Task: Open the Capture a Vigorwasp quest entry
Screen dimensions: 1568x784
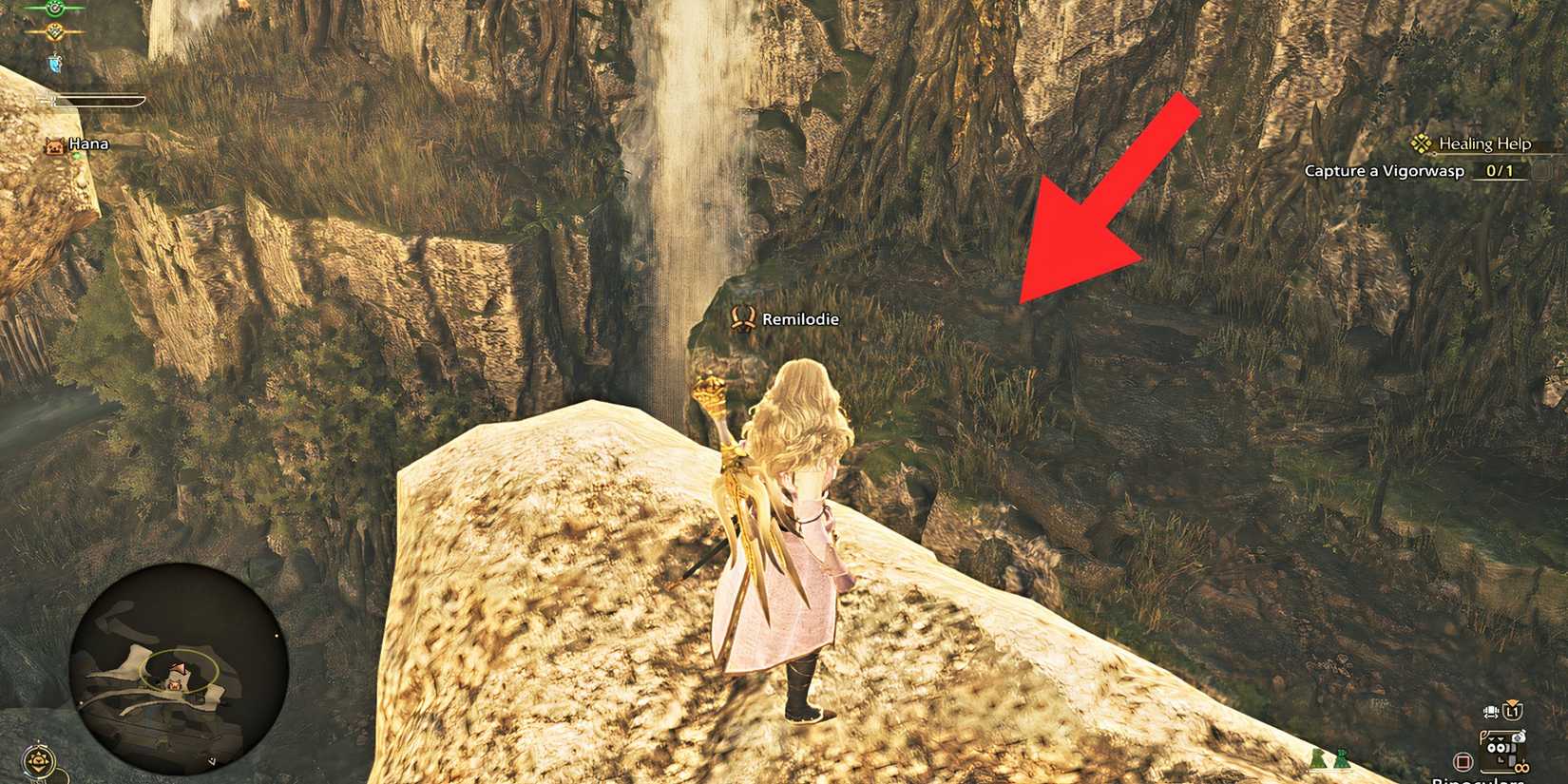Action: tap(1386, 170)
